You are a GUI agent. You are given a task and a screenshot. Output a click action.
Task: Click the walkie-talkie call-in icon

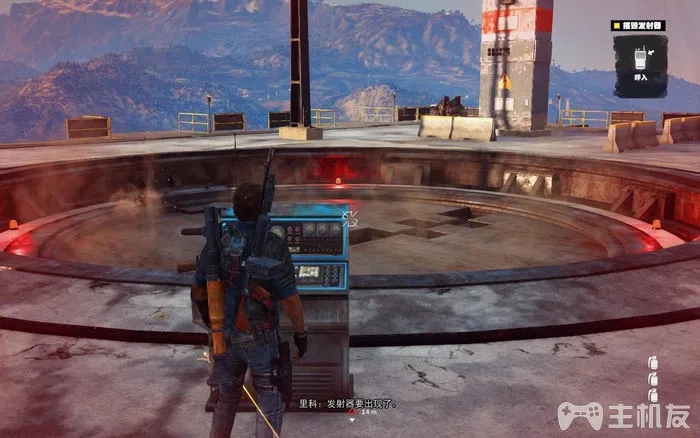tap(640, 55)
